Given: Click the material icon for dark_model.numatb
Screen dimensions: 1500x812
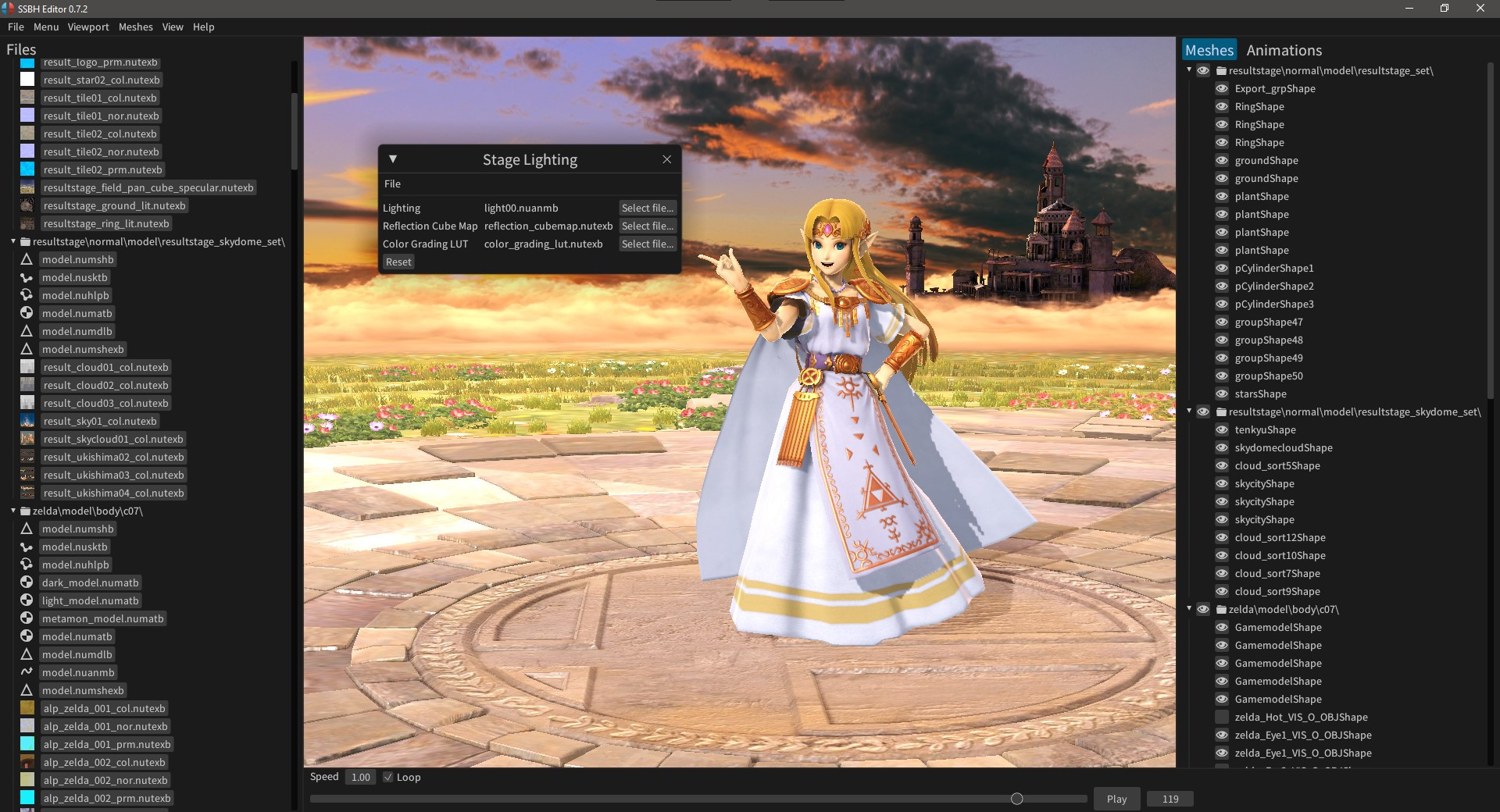Looking at the screenshot, I should pos(27,582).
